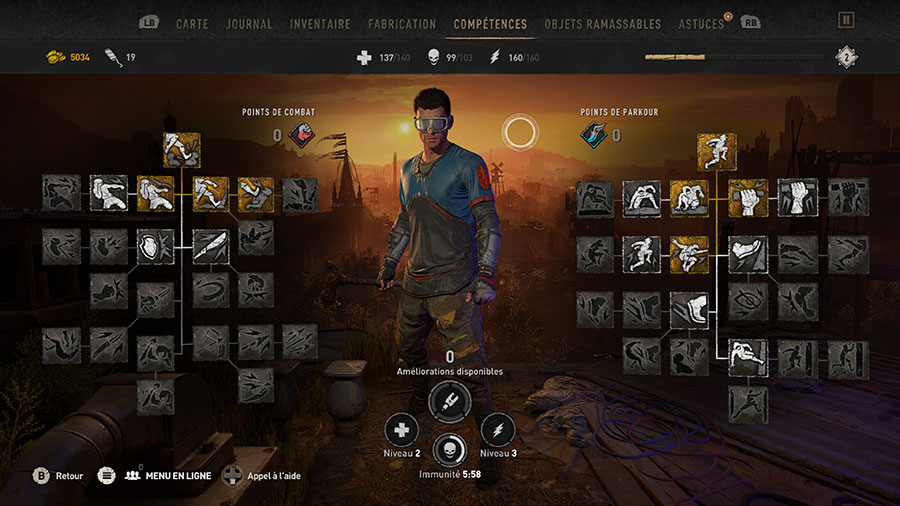Click the pause icon in the top corner

[846, 20]
